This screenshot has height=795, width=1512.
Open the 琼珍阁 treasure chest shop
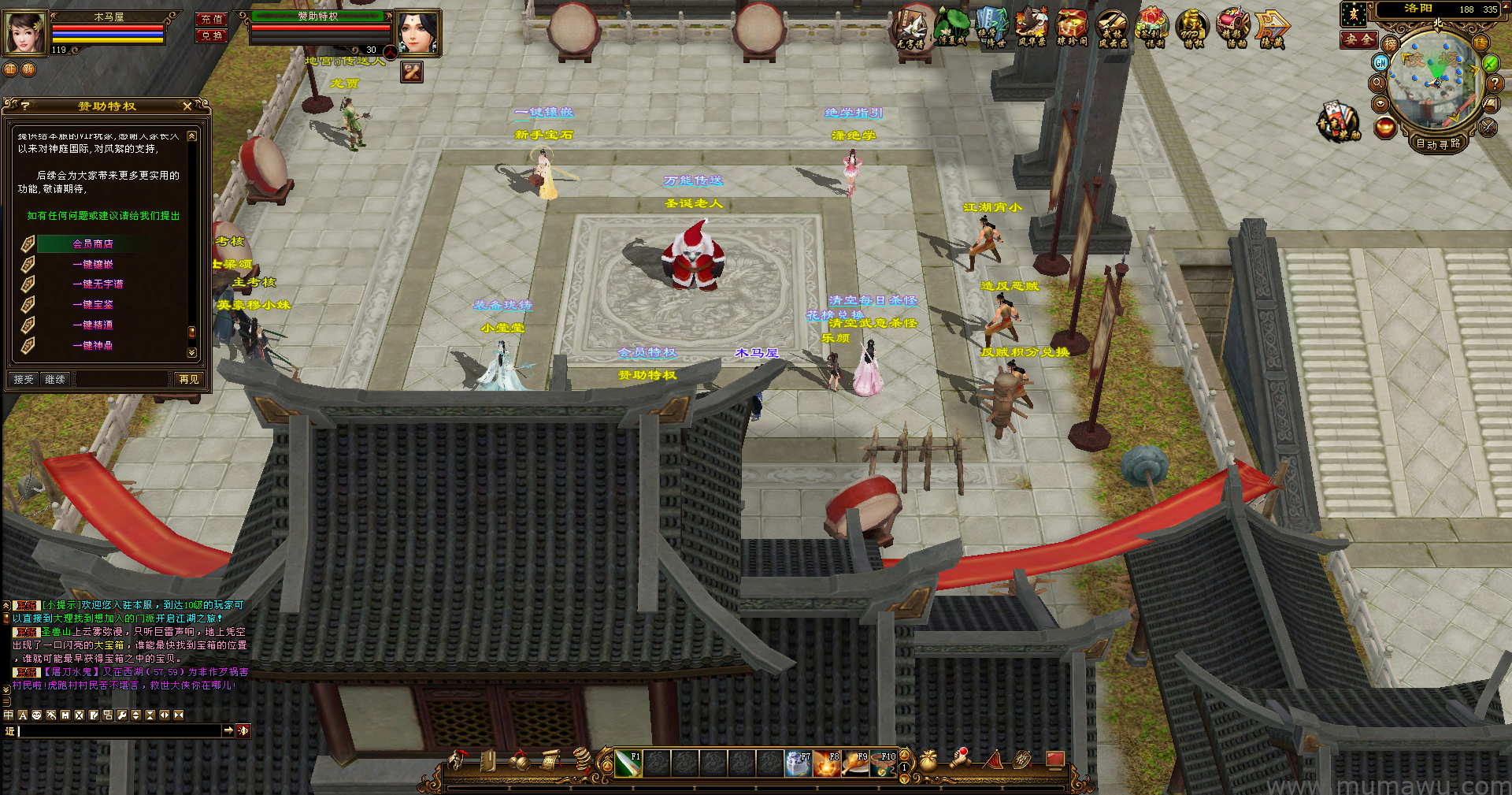1071,28
